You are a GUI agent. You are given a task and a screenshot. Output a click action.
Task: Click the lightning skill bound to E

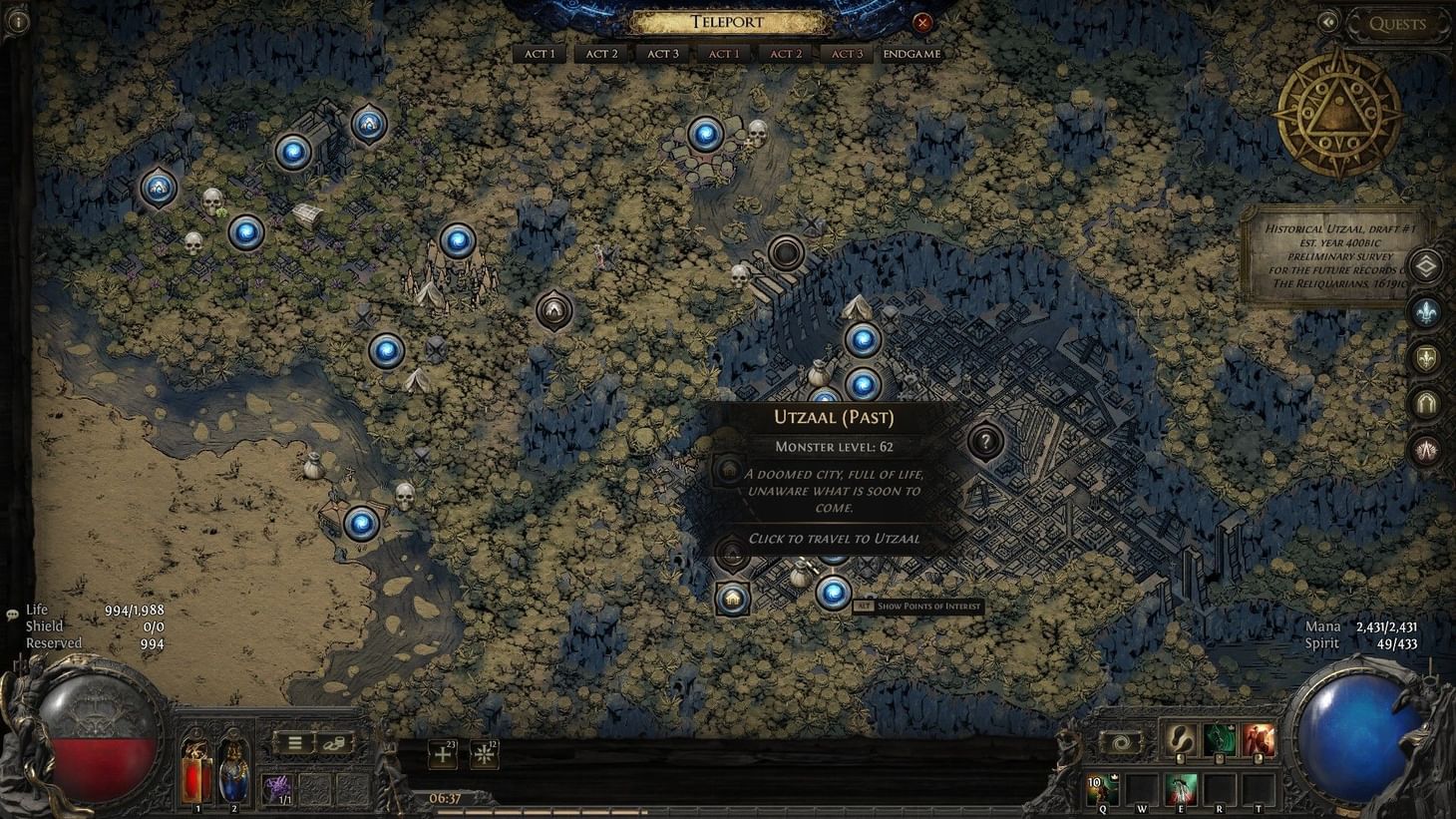[1181, 789]
